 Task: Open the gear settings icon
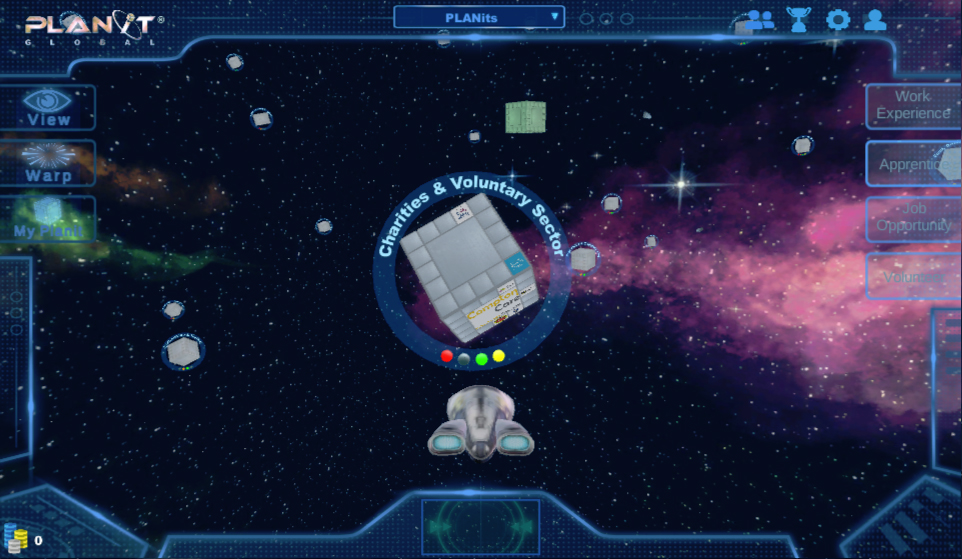point(837,19)
